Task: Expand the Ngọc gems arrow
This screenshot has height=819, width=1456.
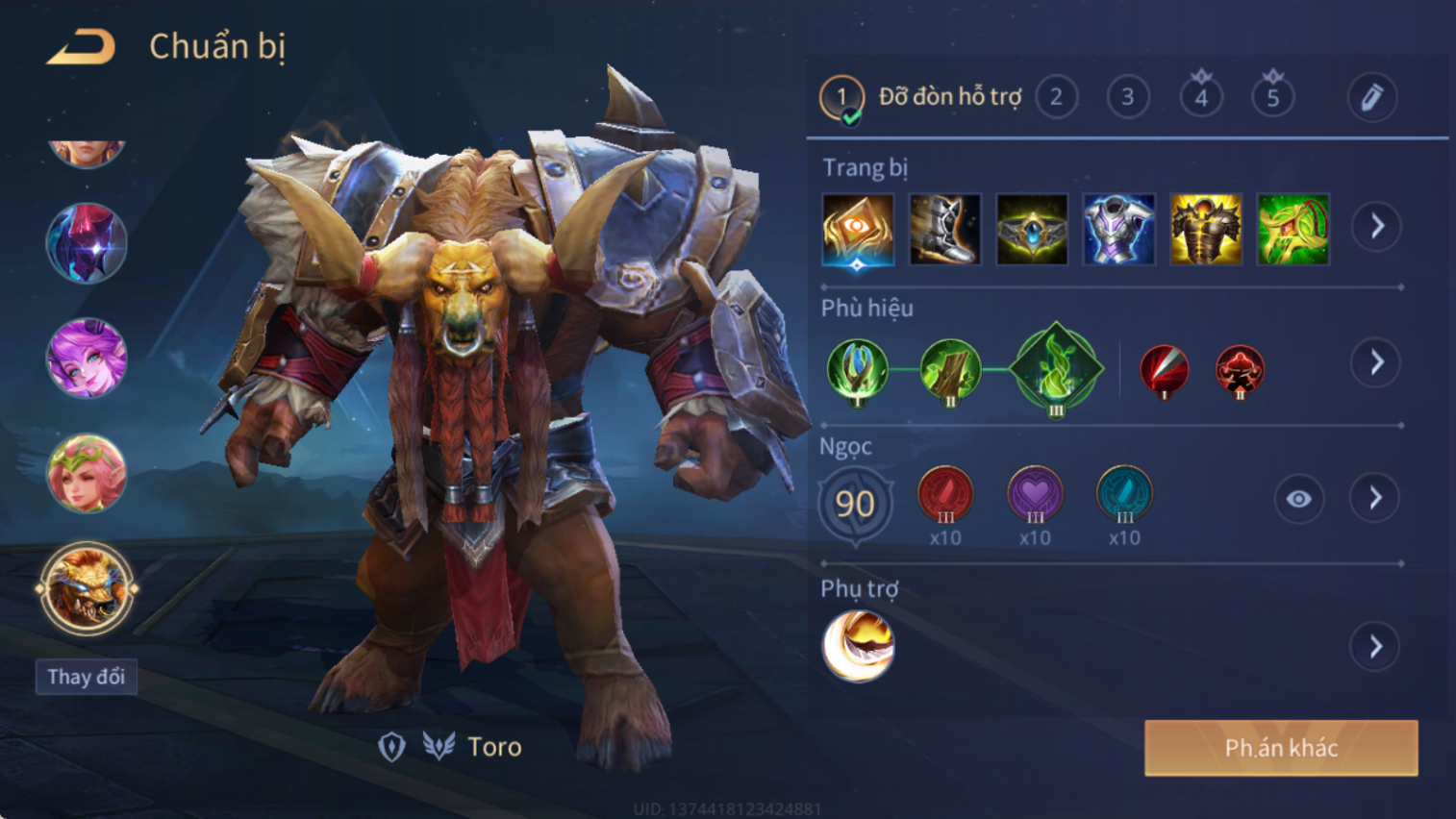Action: [1375, 498]
